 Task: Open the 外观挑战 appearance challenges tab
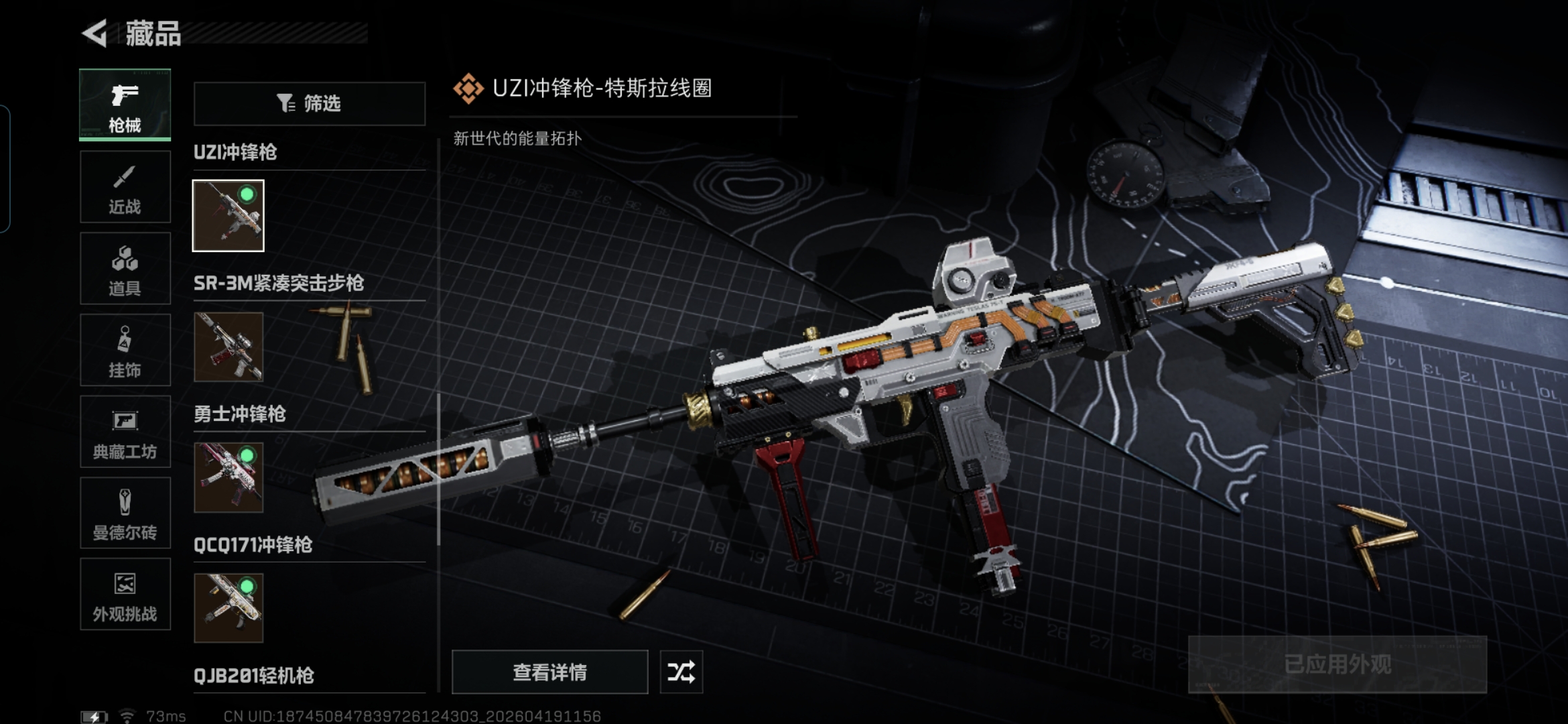pyautogui.click(x=125, y=595)
